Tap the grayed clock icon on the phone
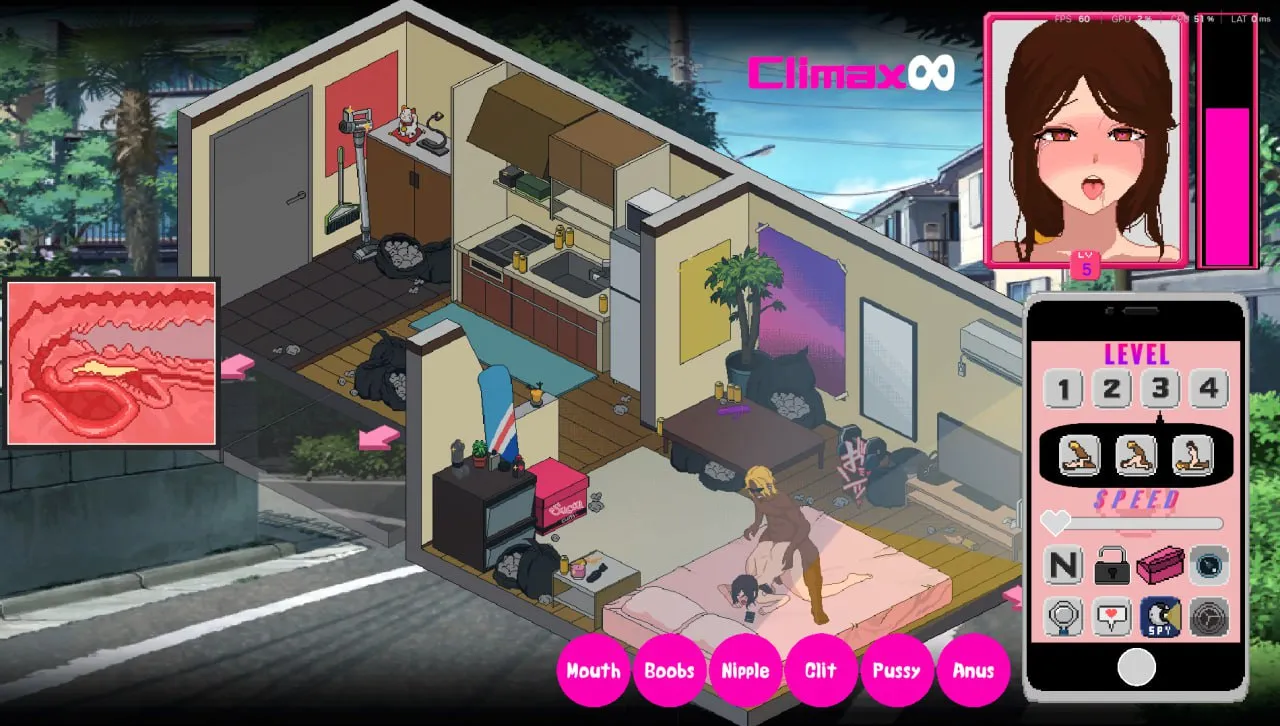 [1210, 615]
